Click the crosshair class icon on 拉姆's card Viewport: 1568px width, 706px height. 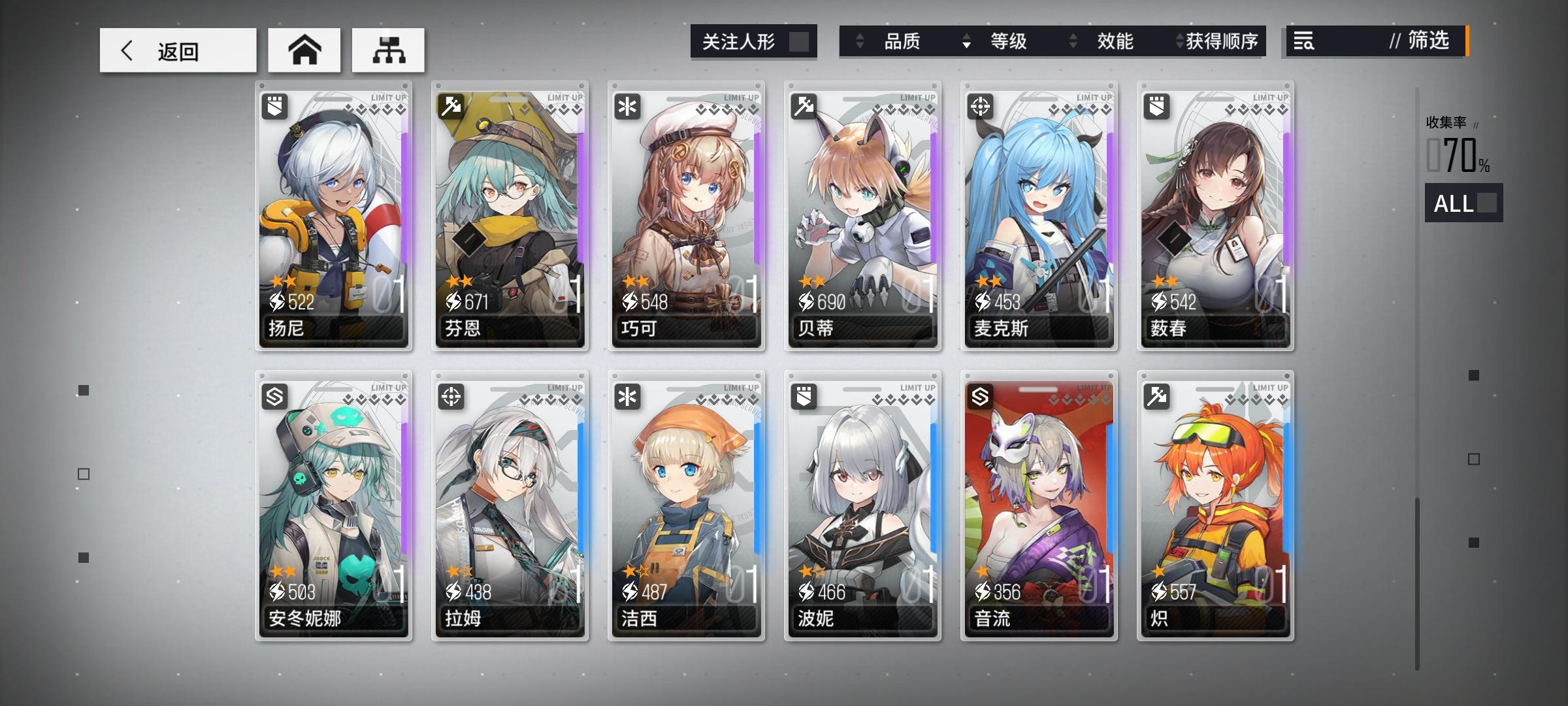[x=450, y=397]
